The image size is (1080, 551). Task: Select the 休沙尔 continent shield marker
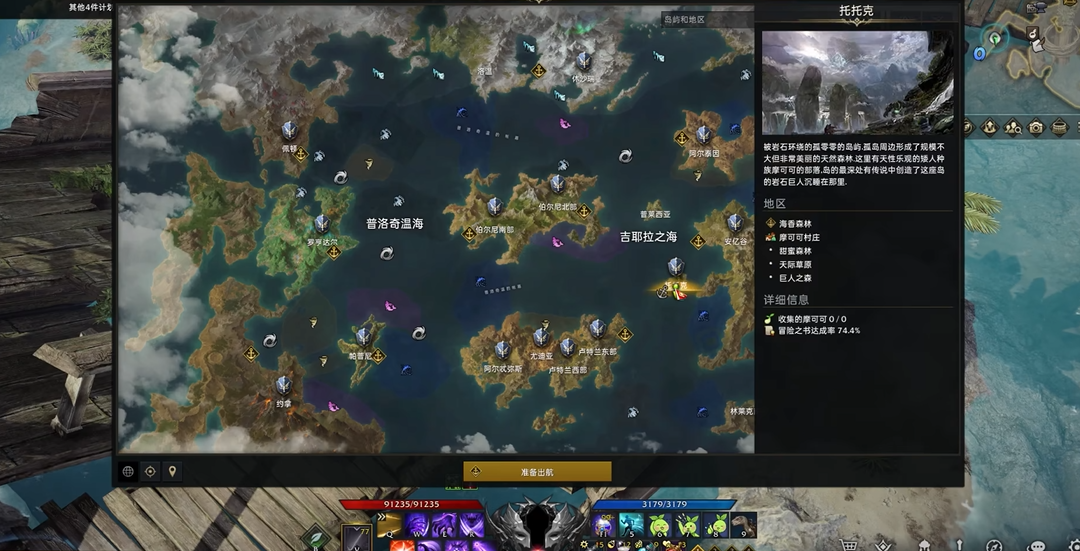(583, 61)
